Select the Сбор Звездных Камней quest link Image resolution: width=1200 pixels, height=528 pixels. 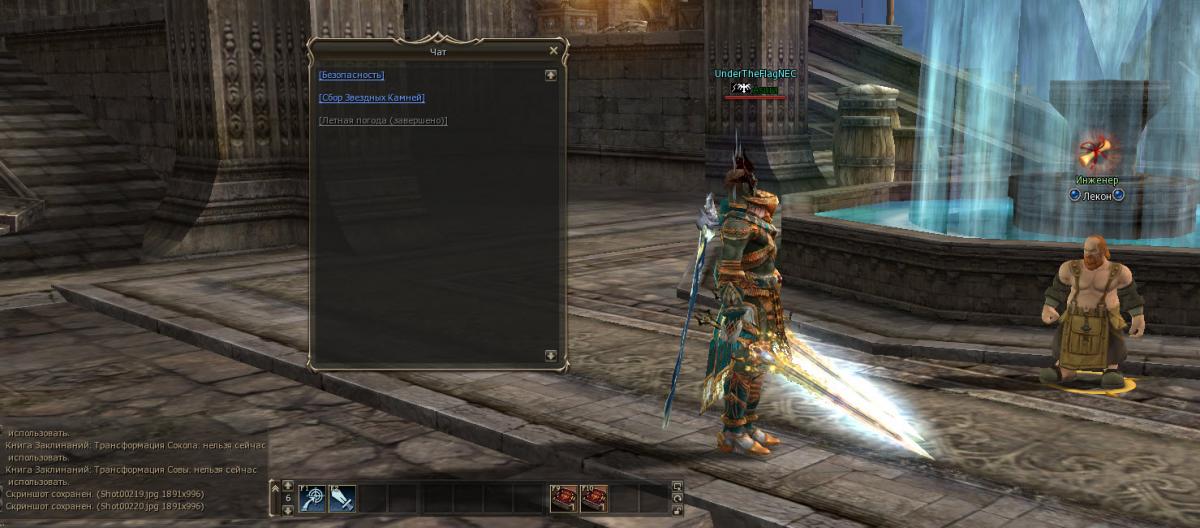[x=372, y=98]
